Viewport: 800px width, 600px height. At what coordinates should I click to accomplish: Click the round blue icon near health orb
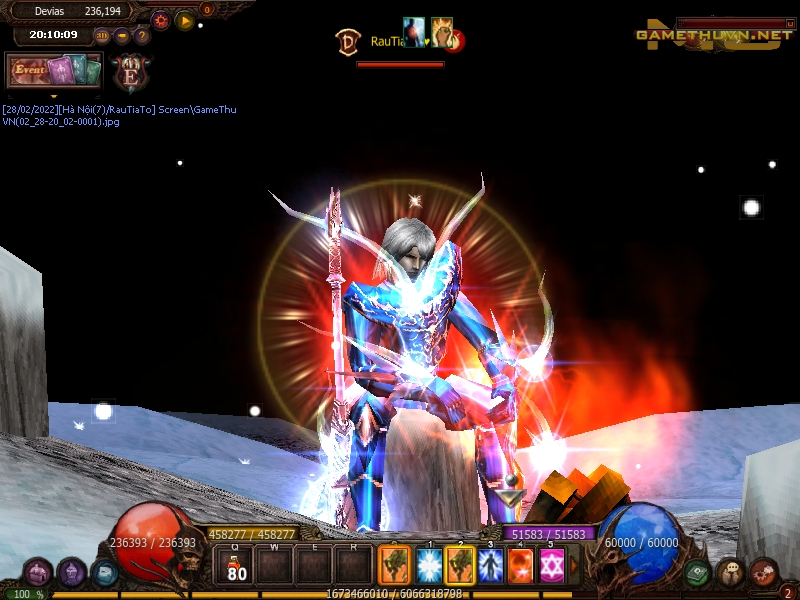click(x=104, y=573)
